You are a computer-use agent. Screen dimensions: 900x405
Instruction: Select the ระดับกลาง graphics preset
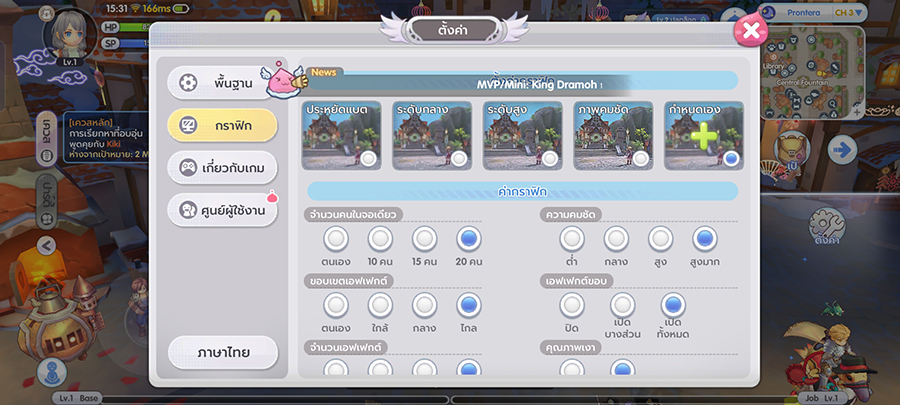tap(432, 136)
